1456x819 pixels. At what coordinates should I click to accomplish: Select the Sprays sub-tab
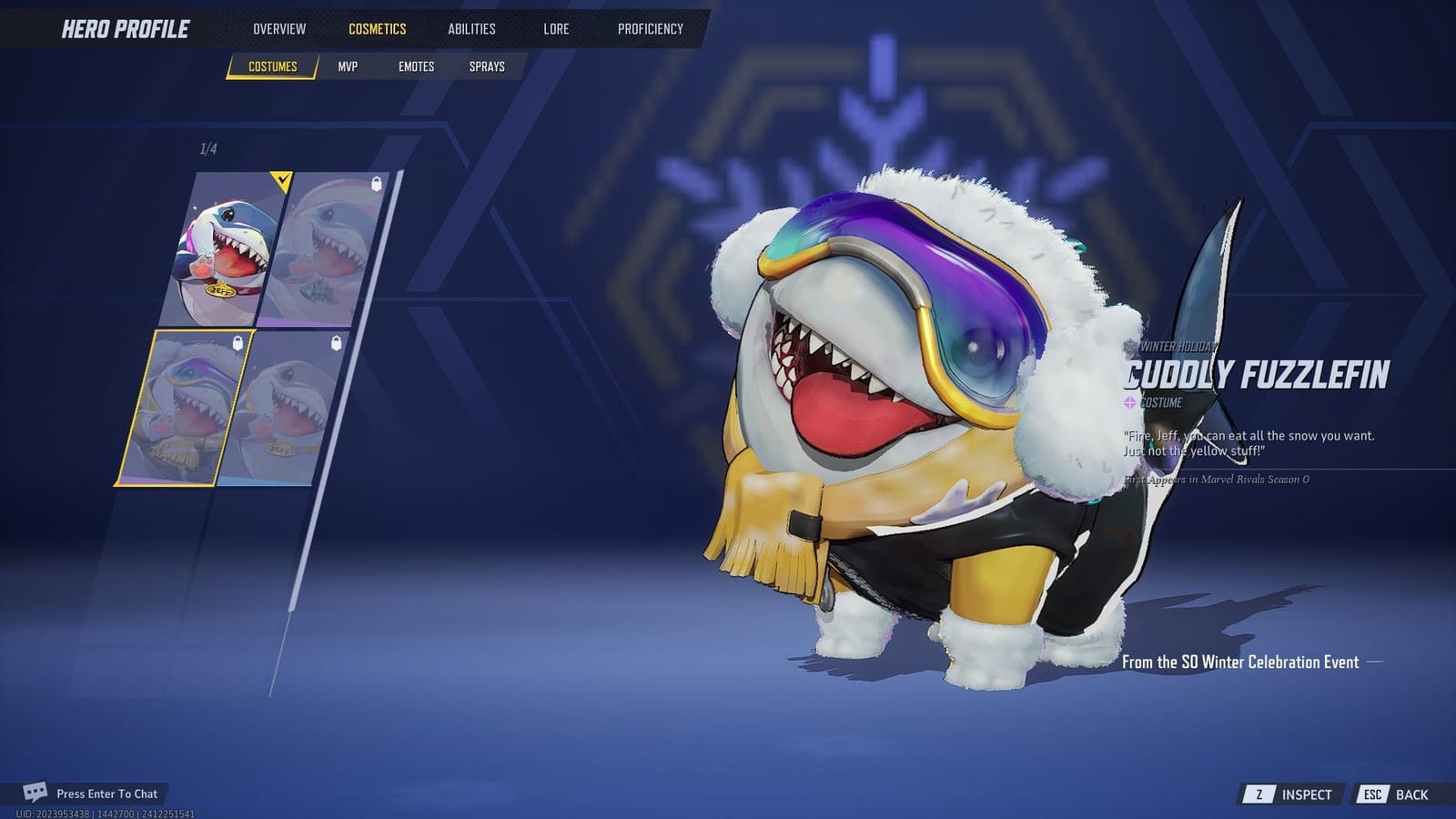(x=486, y=66)
